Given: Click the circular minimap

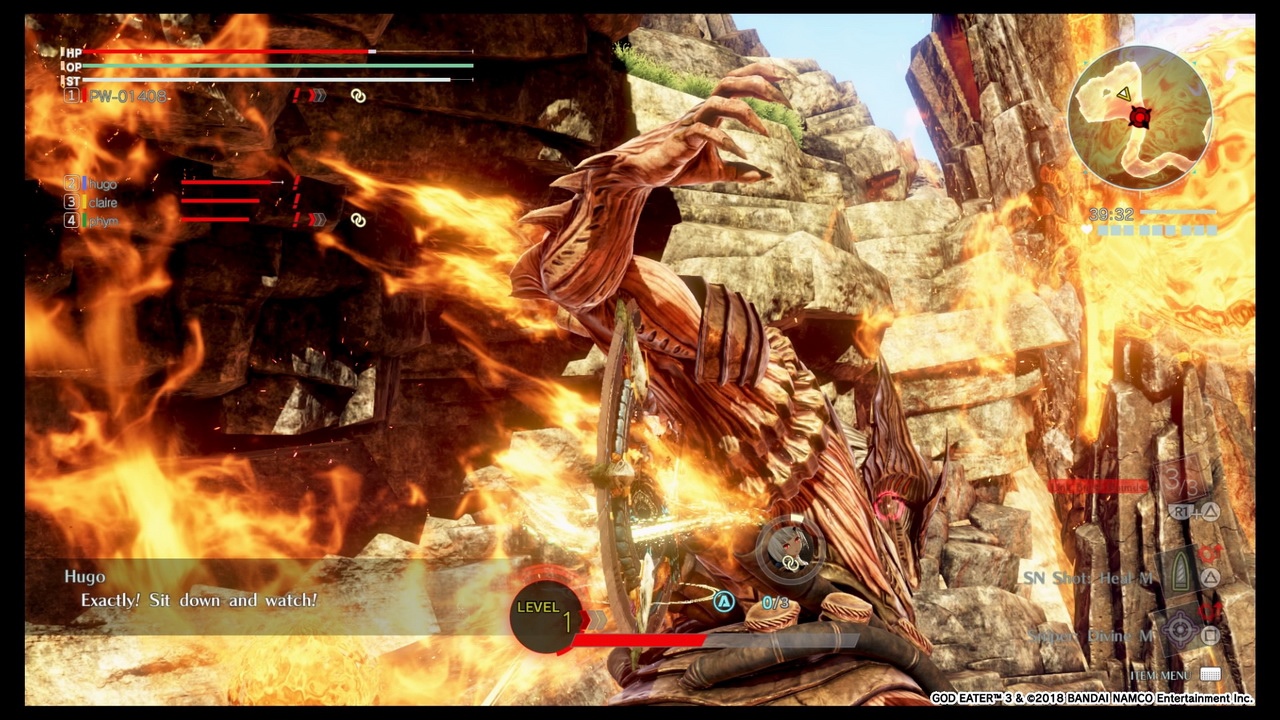Looking at the screenshot, I should [x=1139, y=117].
